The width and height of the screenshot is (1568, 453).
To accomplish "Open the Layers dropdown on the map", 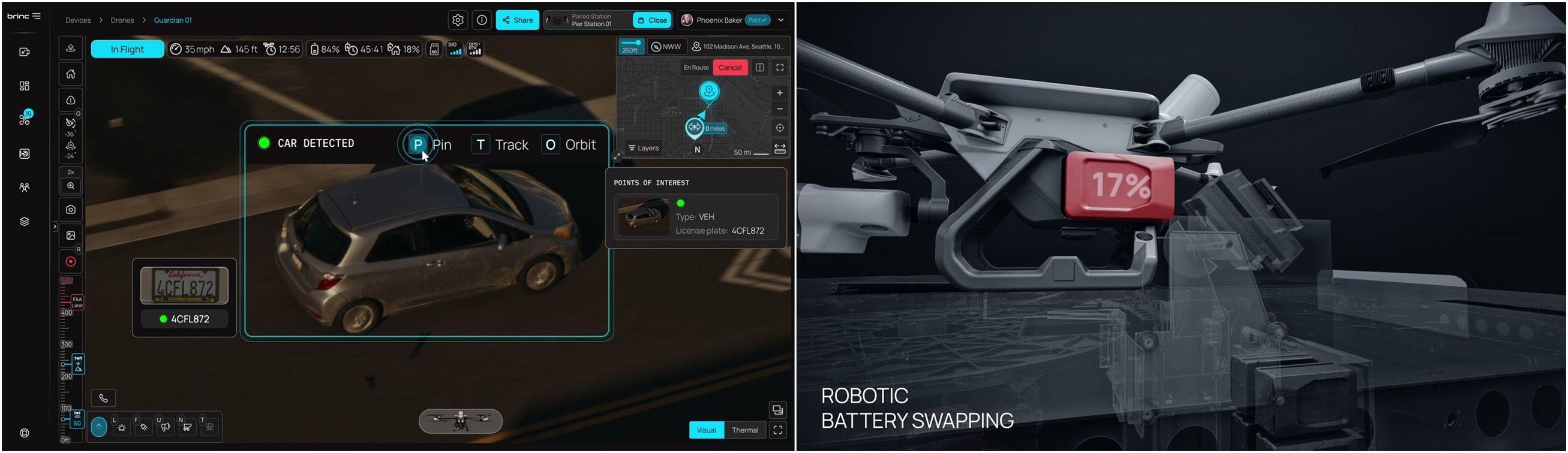I will tap(644, 148).
